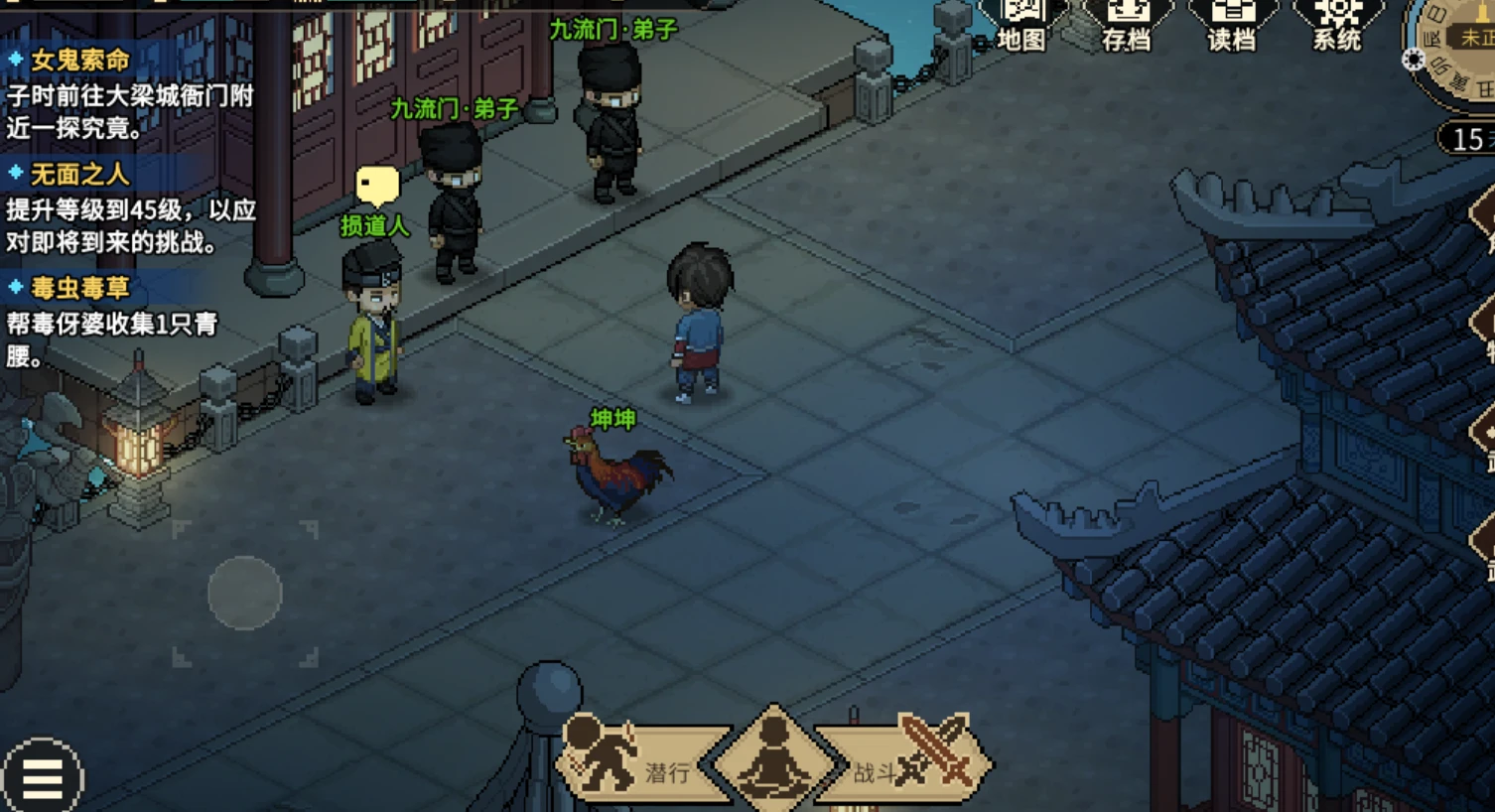Select the 女鬼索命 quest entry
The height and width of the screenshot is (812, 1495).
[80, 61]
